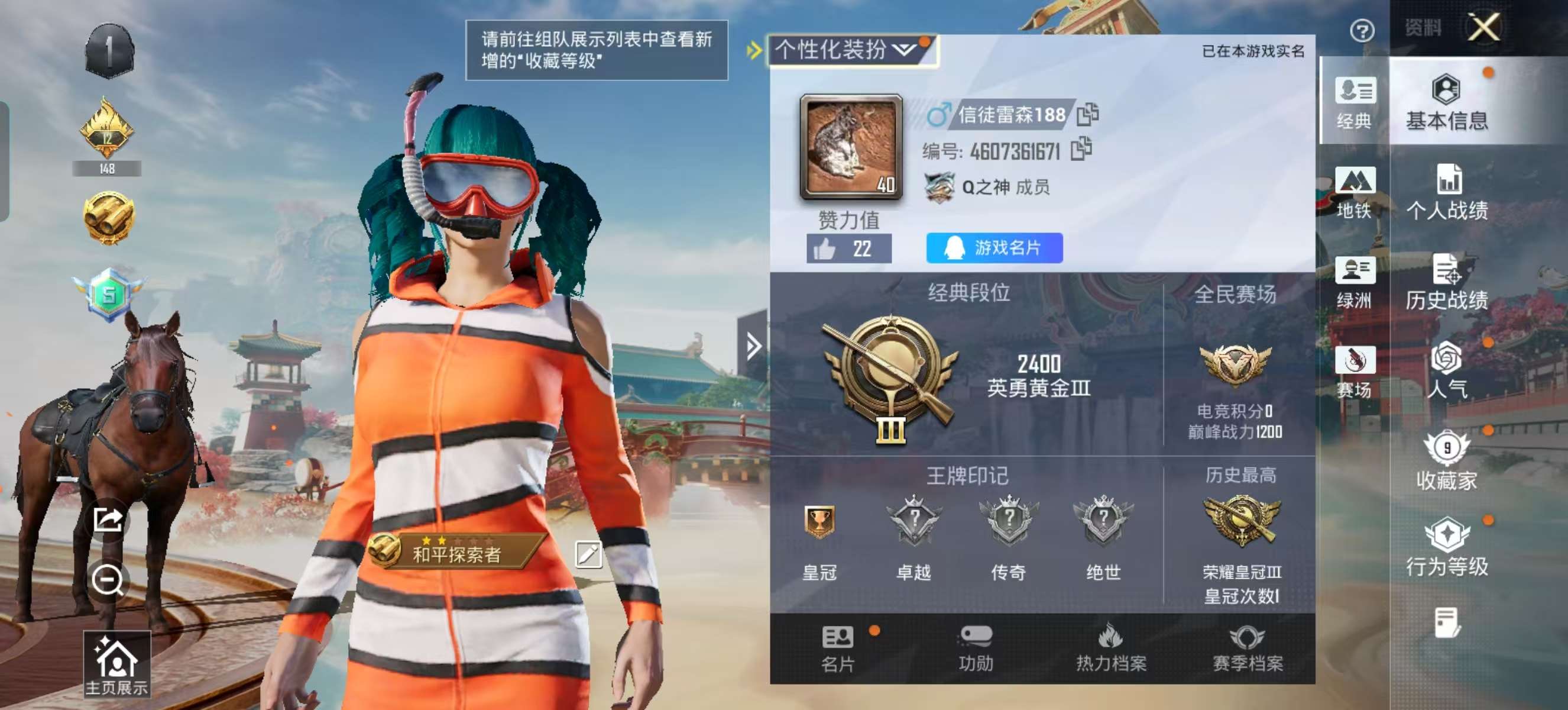Expand details with the yellow double arrow

pyautogui.click(x=754, y=49)
